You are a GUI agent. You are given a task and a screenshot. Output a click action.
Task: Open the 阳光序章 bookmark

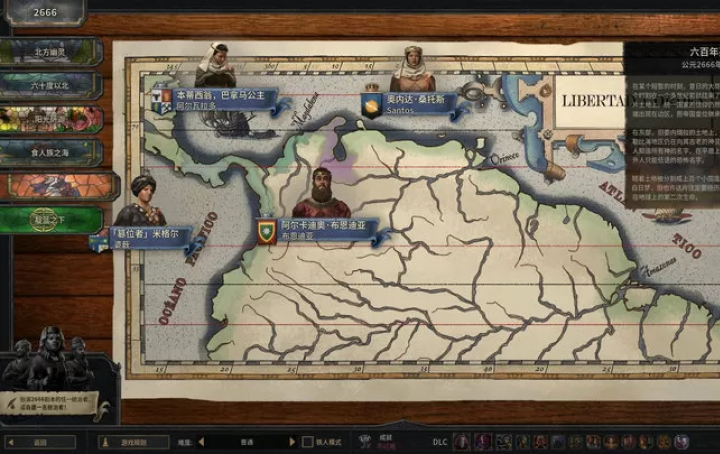click(x=50, y=119)
